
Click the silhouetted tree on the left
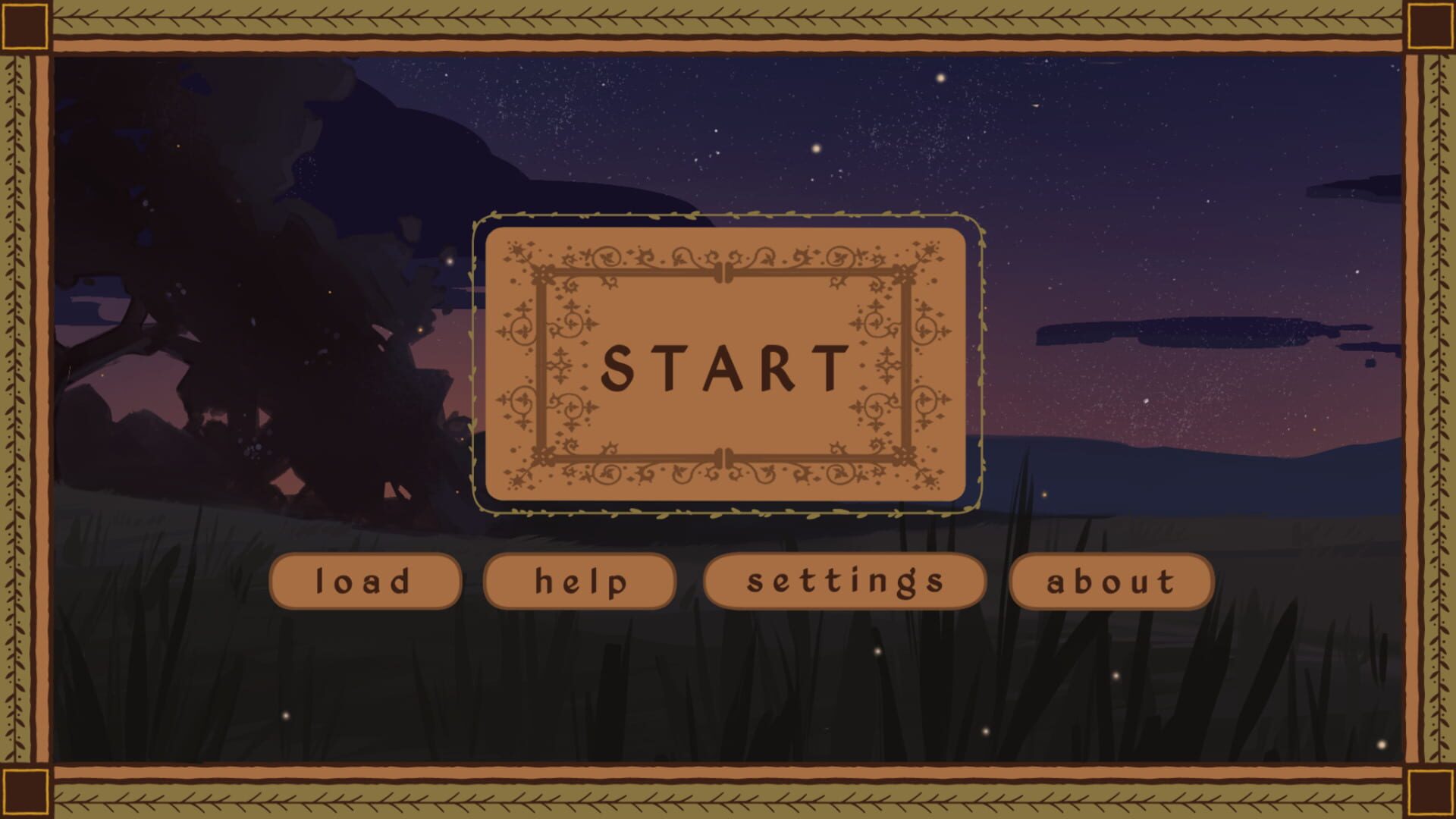point(227,265)
